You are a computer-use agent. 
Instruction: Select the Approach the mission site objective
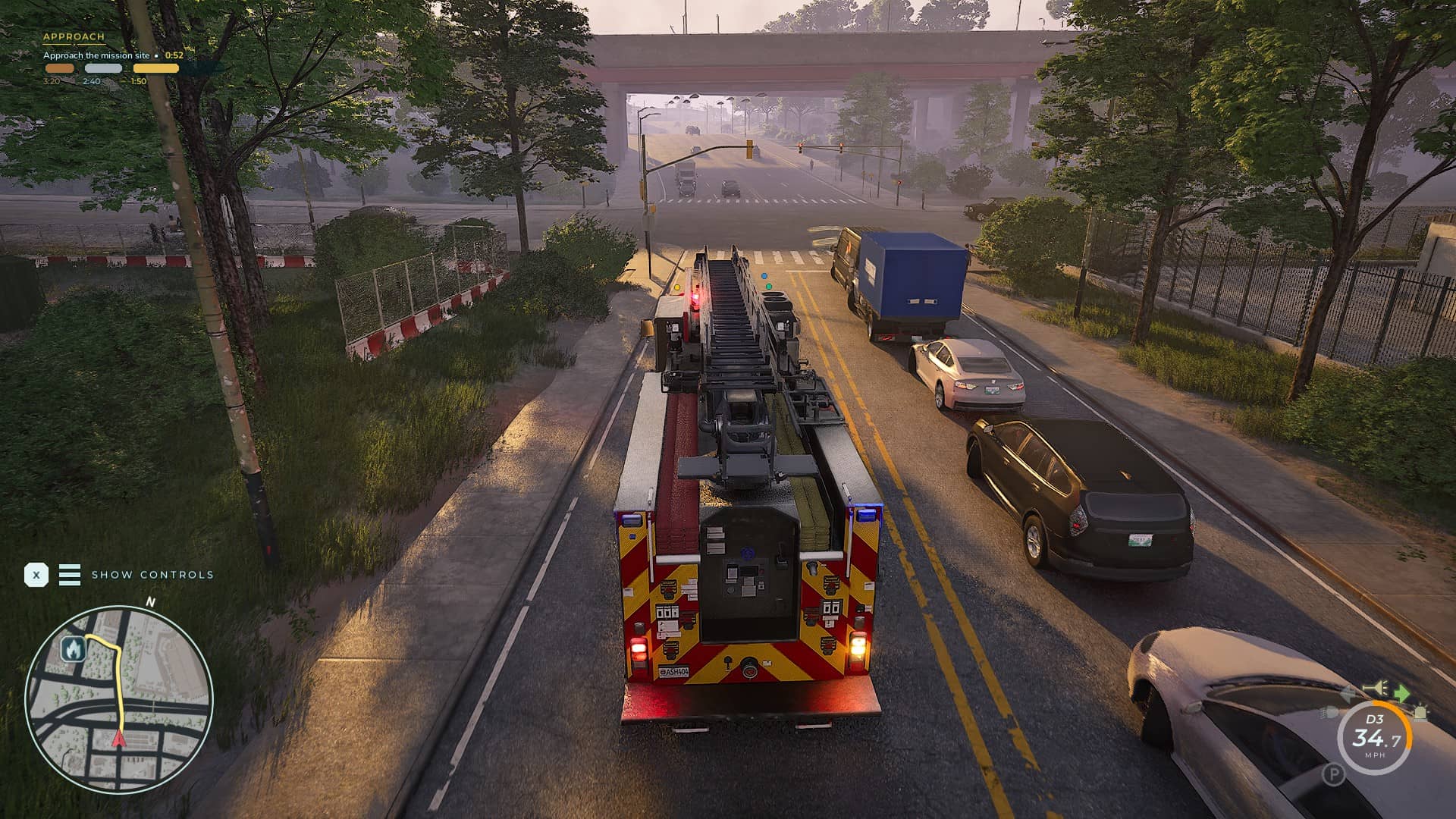pos(96,55)
